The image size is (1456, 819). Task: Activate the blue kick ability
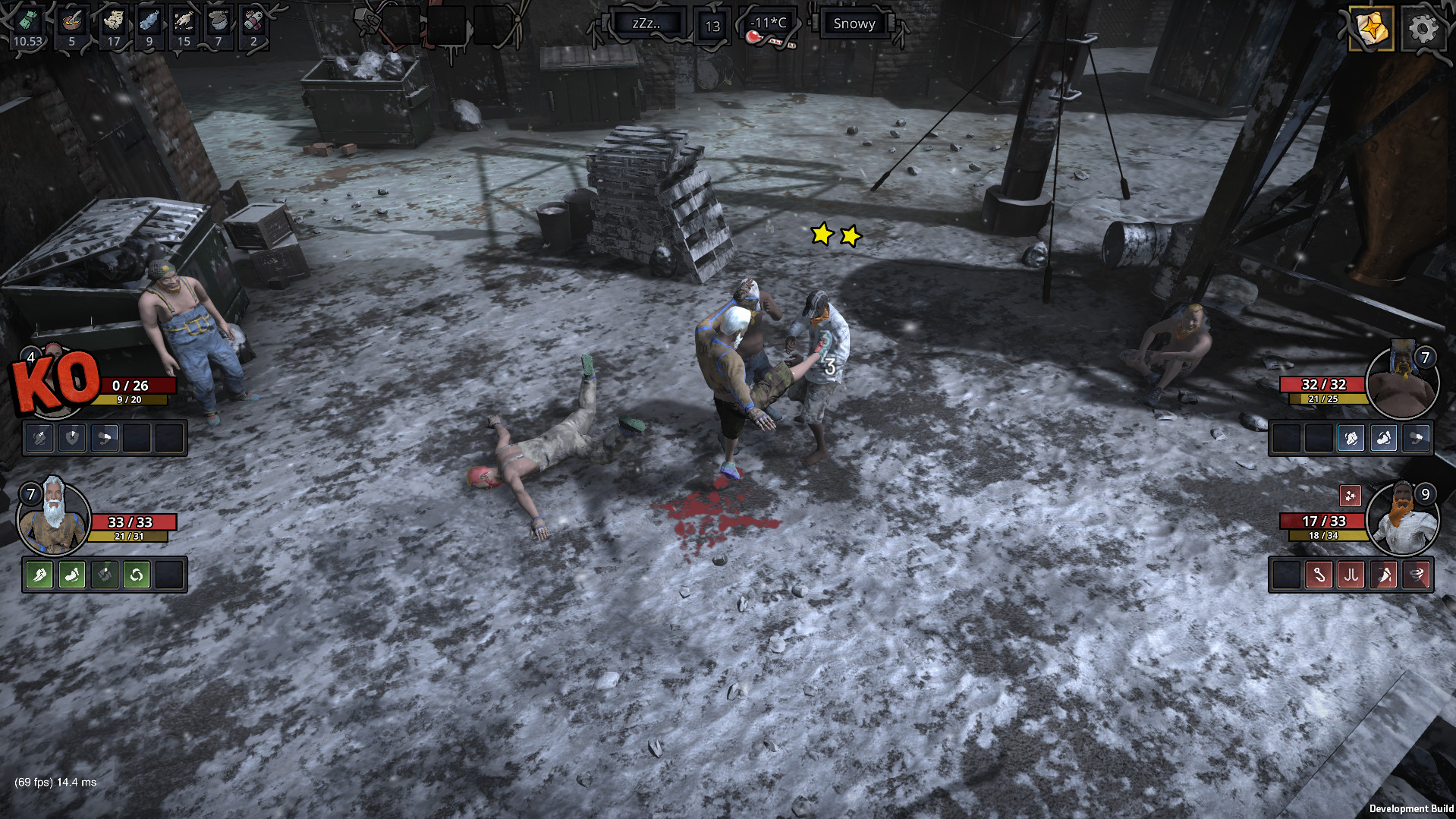(1384, 438)
